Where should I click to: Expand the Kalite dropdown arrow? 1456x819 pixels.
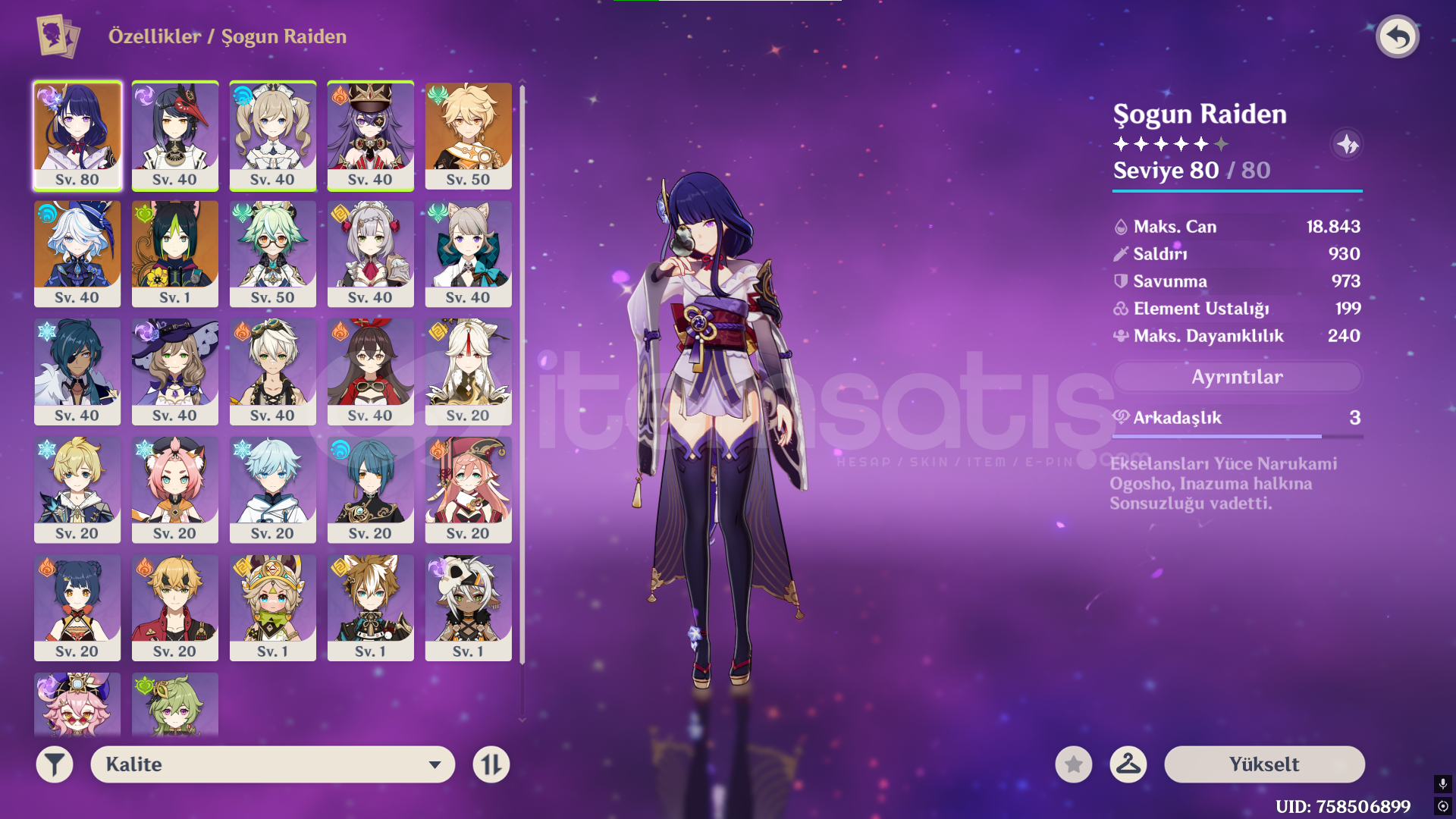coord(435,764)
